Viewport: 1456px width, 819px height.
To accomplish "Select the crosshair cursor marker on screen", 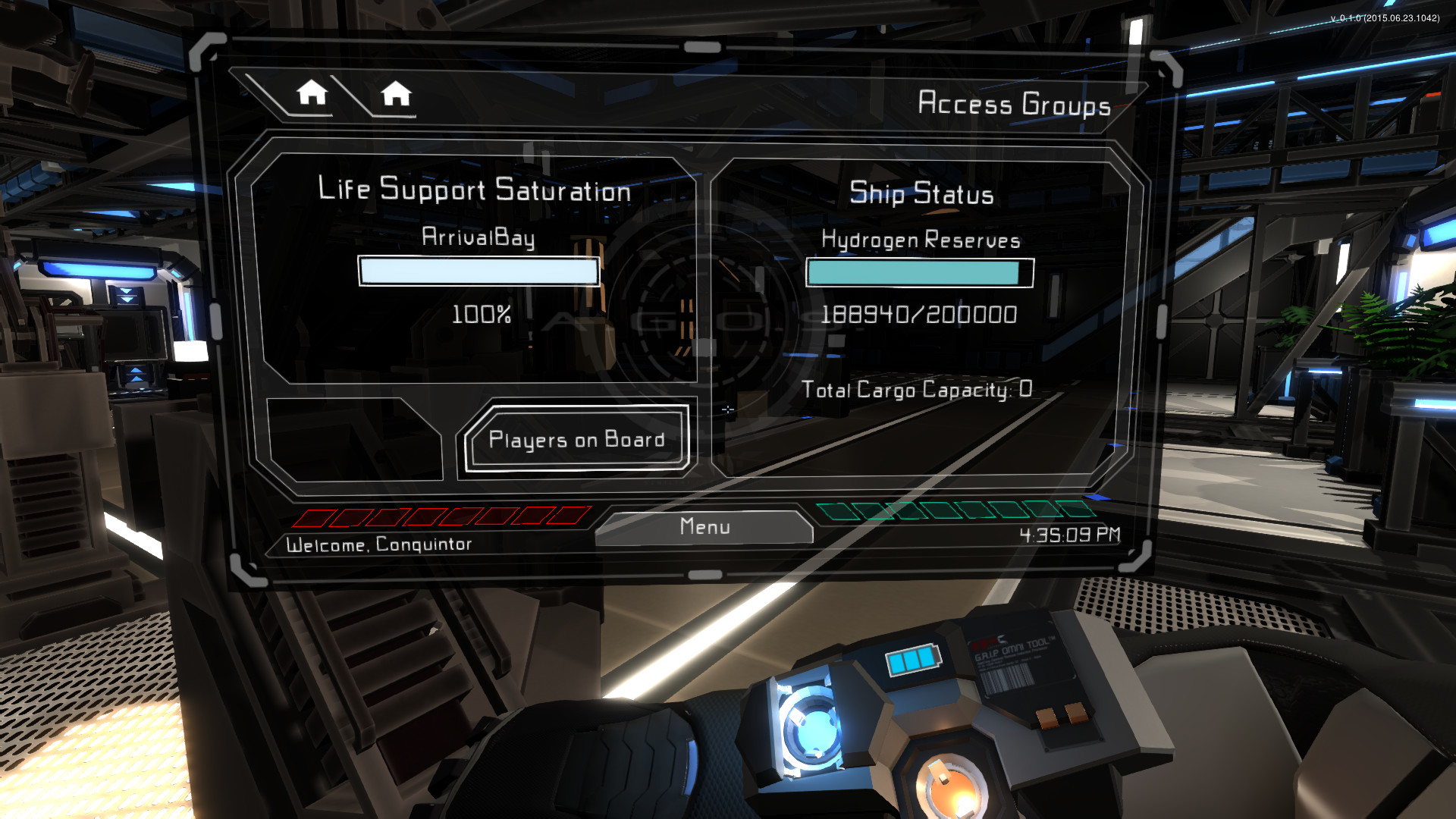I will pyautogui.click(x=728, y=409).
